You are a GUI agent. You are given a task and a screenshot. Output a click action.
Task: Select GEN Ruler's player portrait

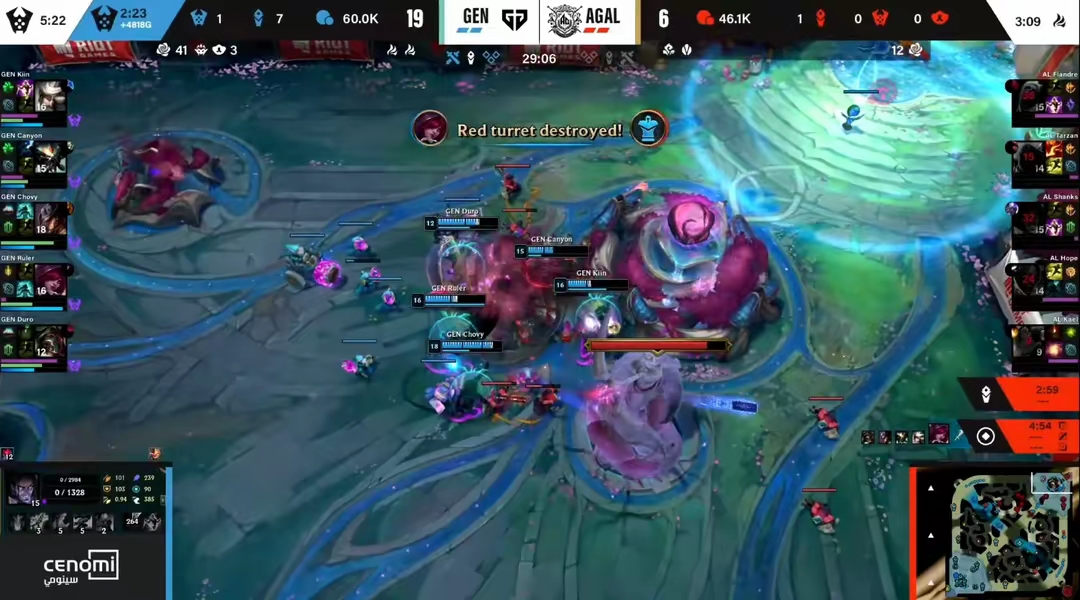48,283
